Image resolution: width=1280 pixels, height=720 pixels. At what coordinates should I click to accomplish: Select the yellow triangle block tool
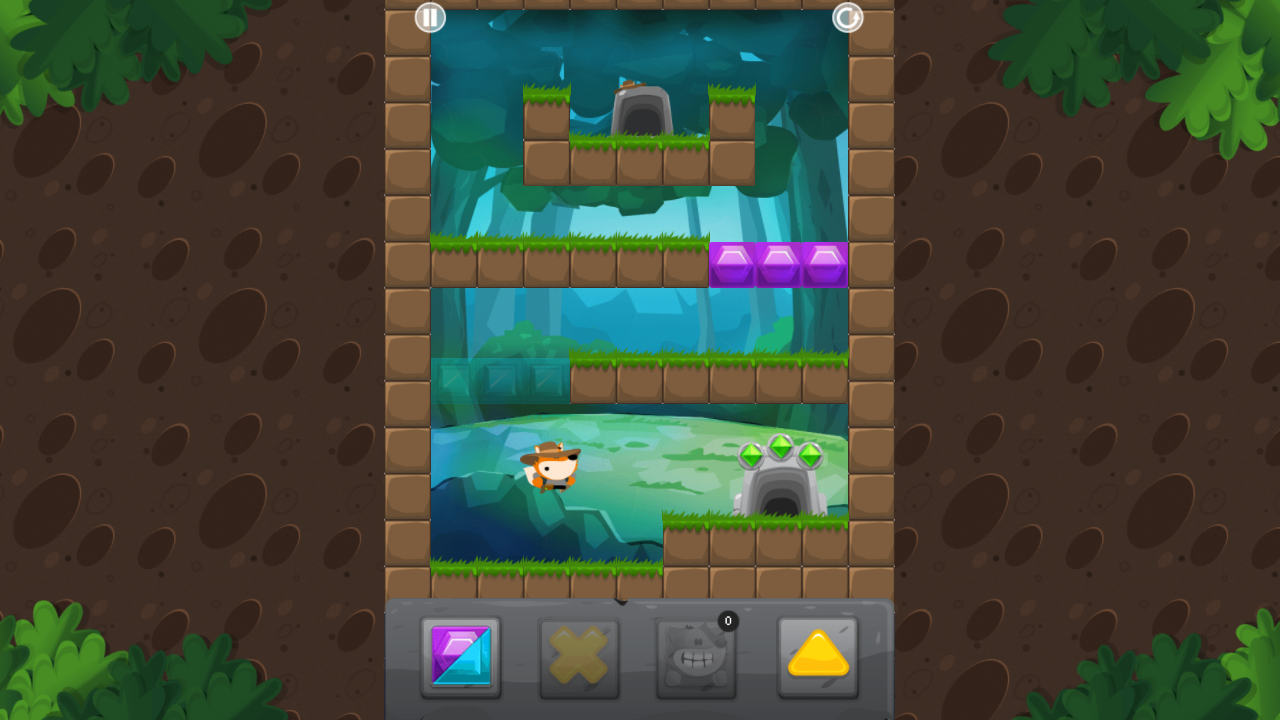[817, 658]
